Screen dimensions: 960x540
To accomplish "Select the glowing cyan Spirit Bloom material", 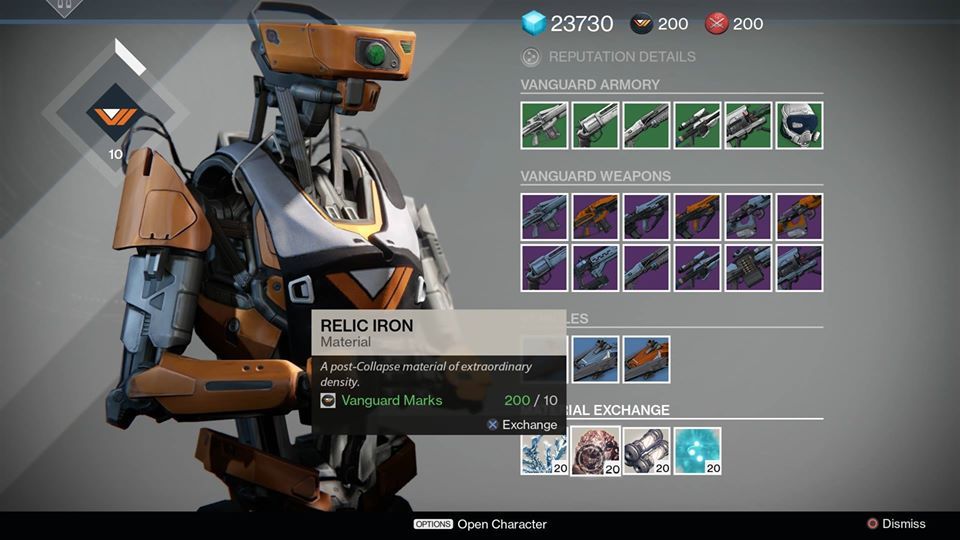I will pyautogui.click(x=697, y=451).
